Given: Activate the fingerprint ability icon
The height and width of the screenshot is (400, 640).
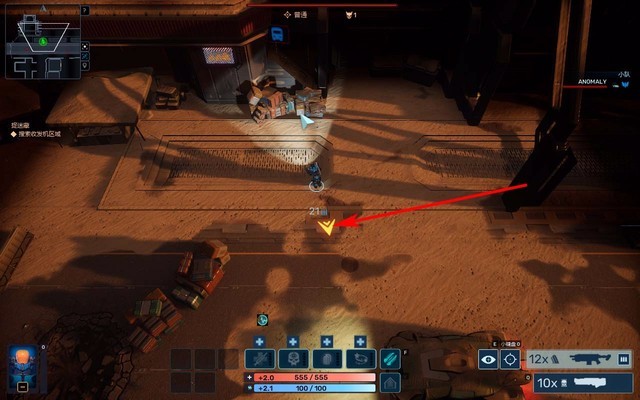Looking at the screenshot, I should click(x=327, y=359).
